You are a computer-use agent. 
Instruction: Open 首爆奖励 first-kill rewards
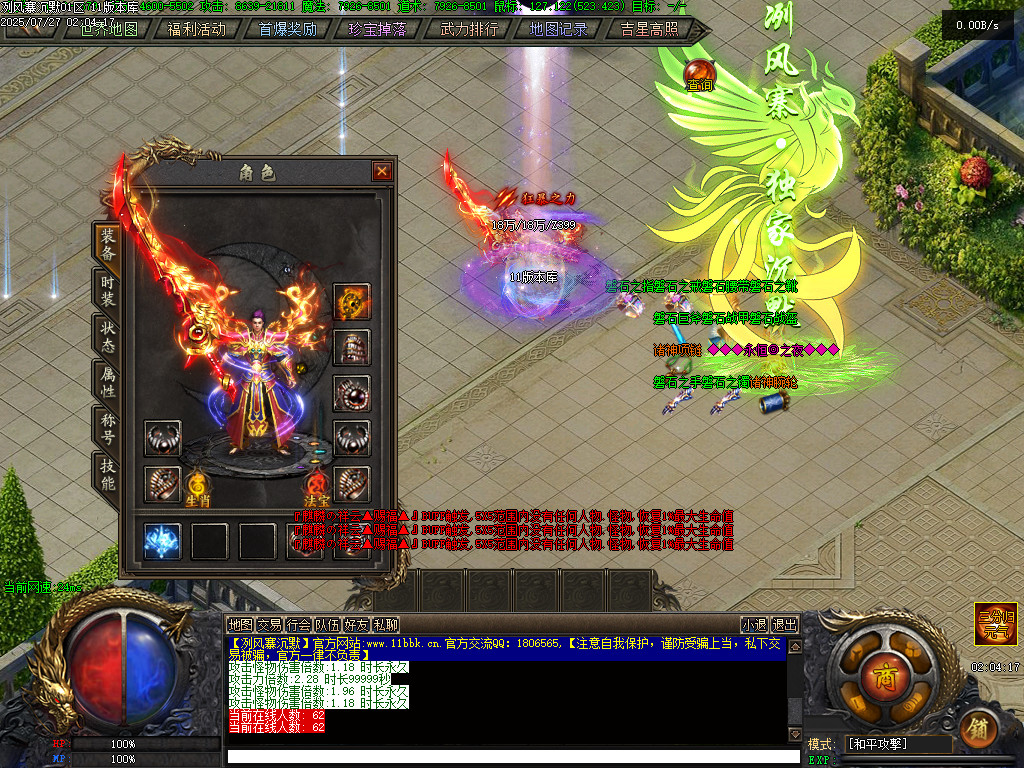click(288, 29)
